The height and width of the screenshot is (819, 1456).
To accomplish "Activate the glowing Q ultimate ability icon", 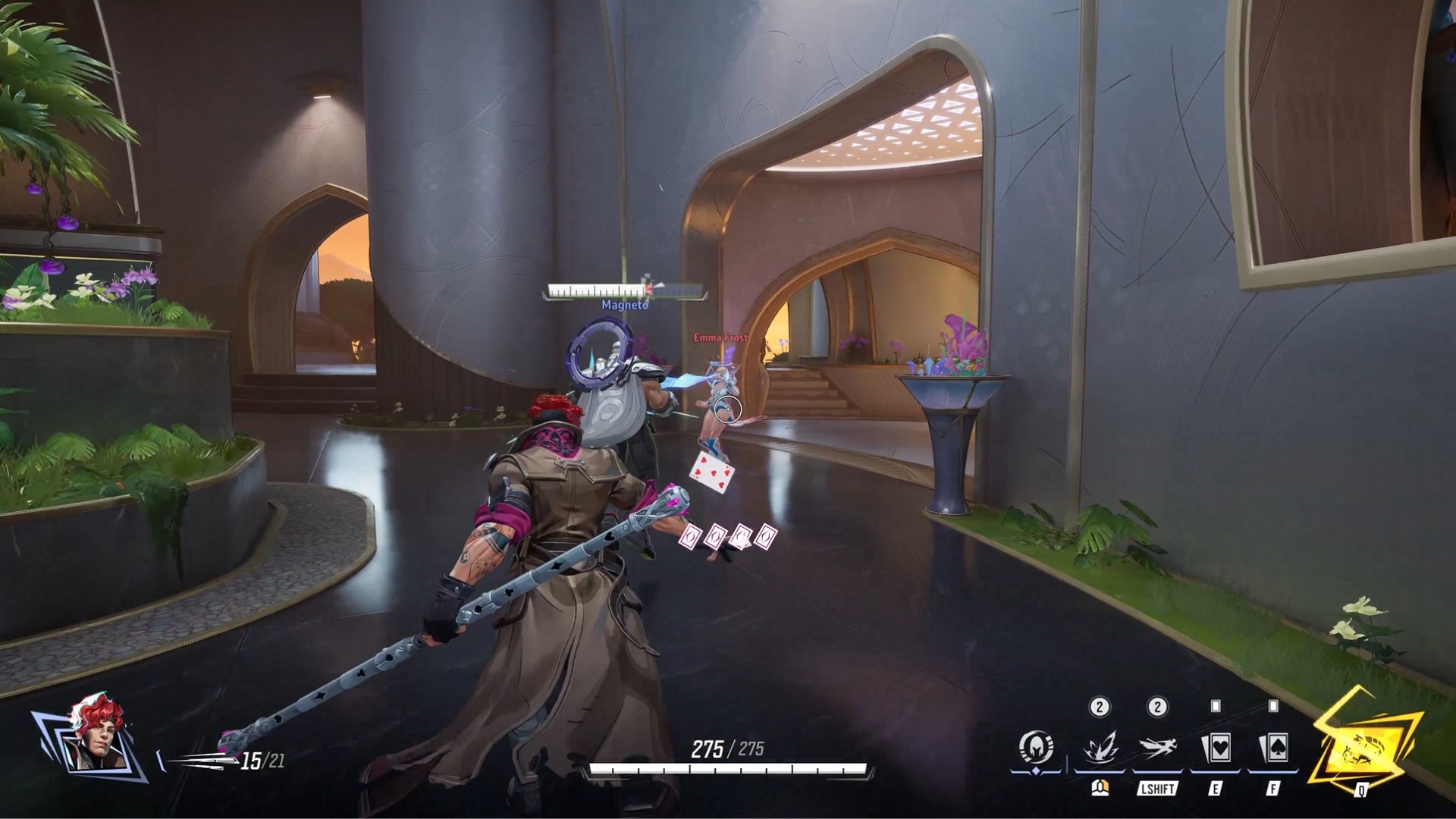I will click(1365, 747).
